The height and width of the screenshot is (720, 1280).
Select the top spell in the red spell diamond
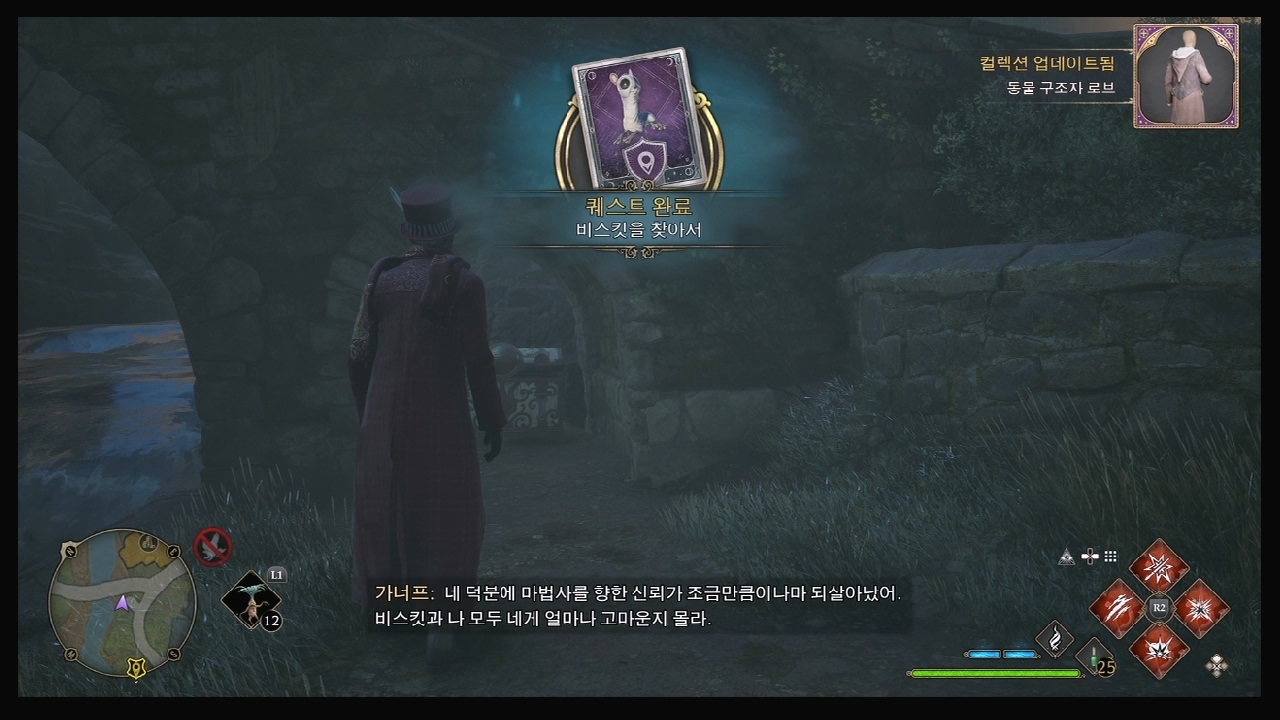tap(1160, 567)
